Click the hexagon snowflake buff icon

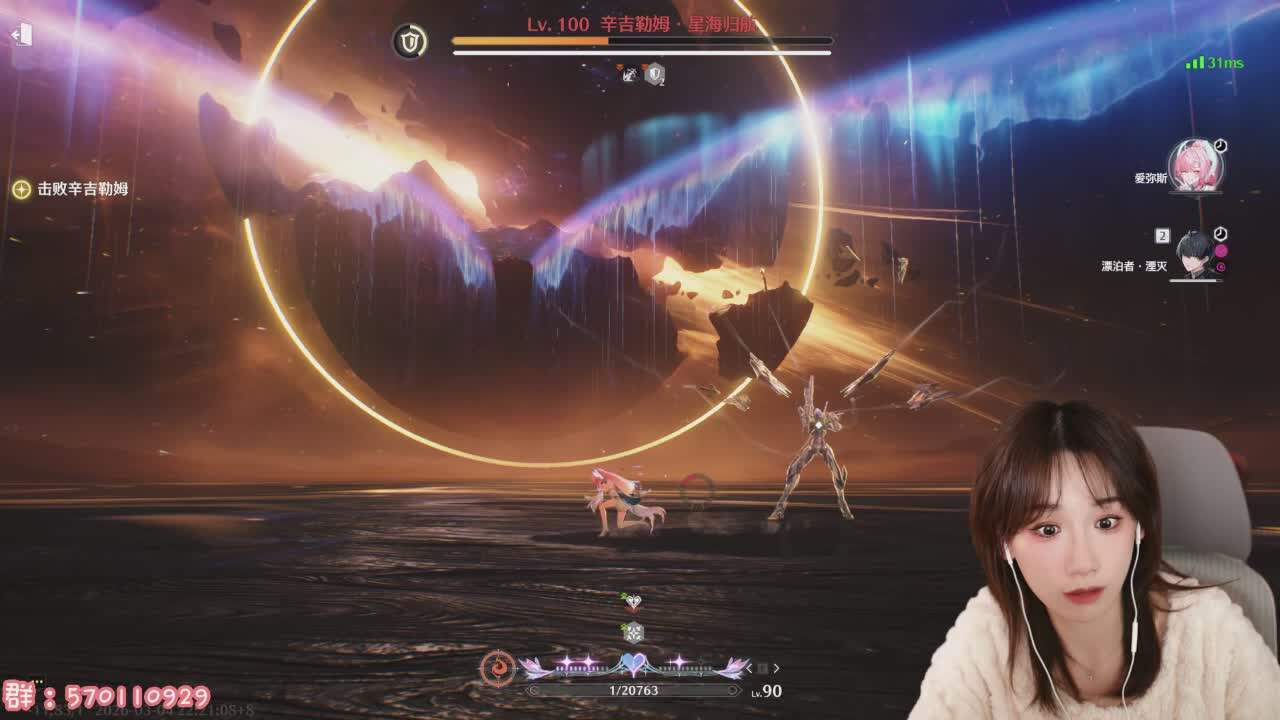click(x=632, y=631)
